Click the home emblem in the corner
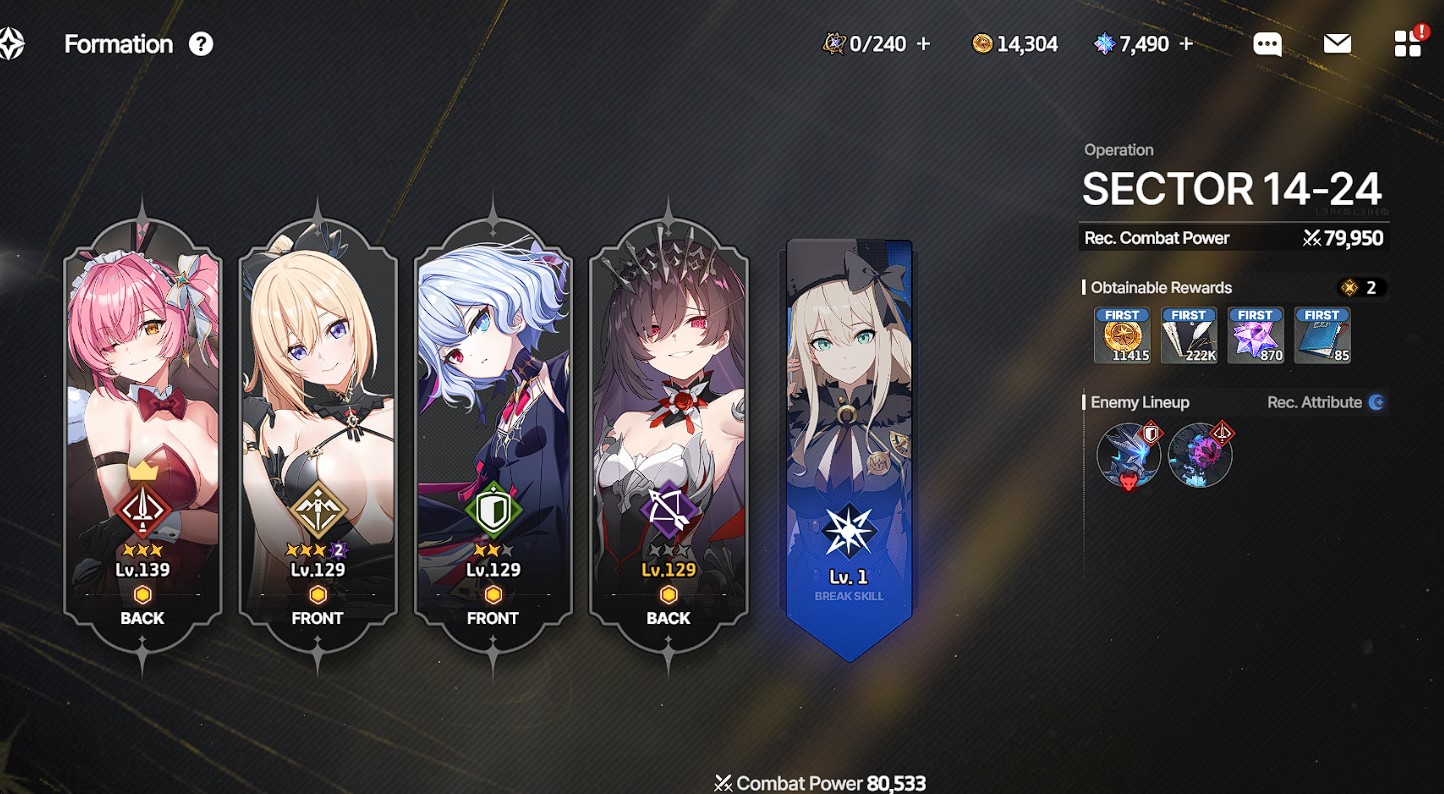 (11, 44)
